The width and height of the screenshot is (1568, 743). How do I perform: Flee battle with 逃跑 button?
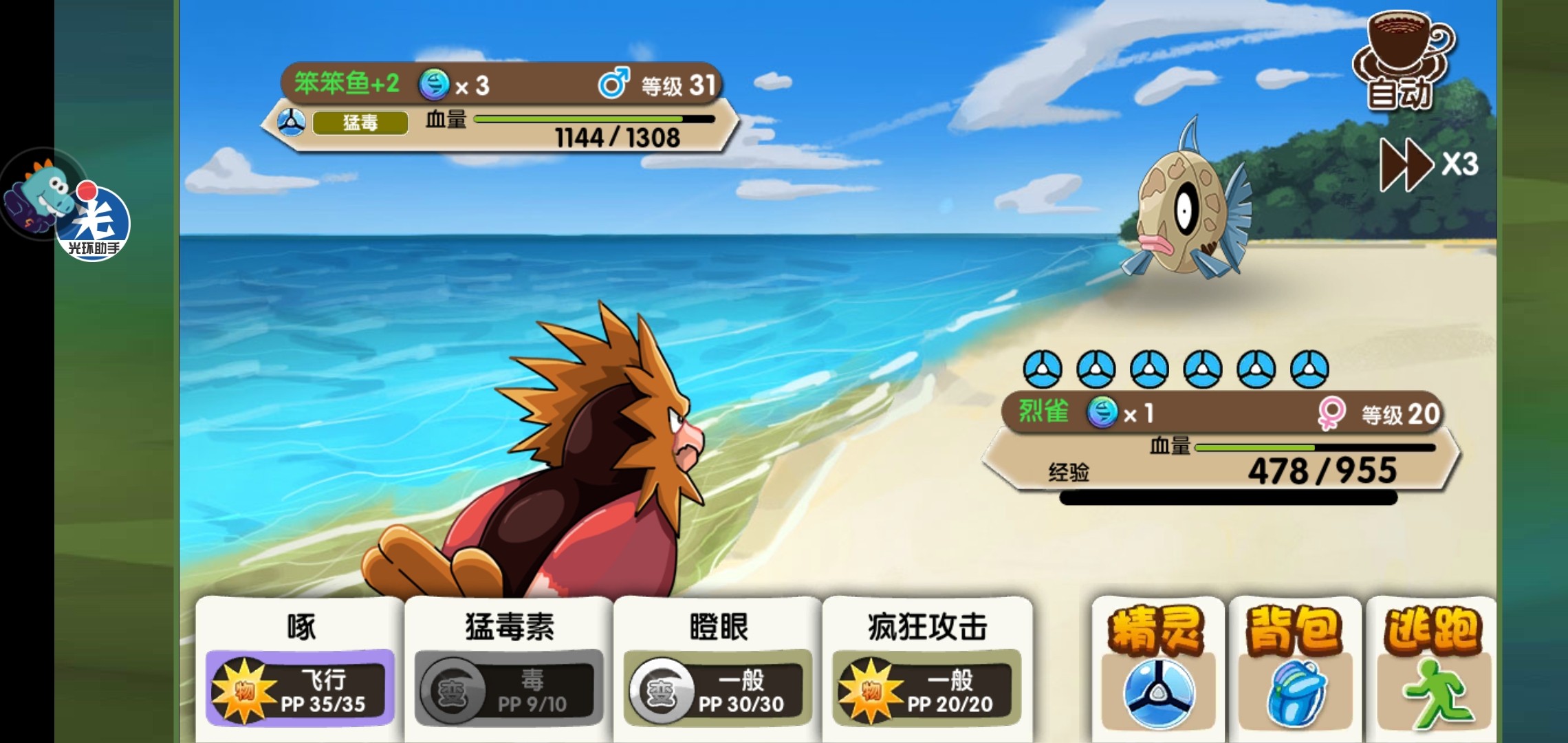1432,667
